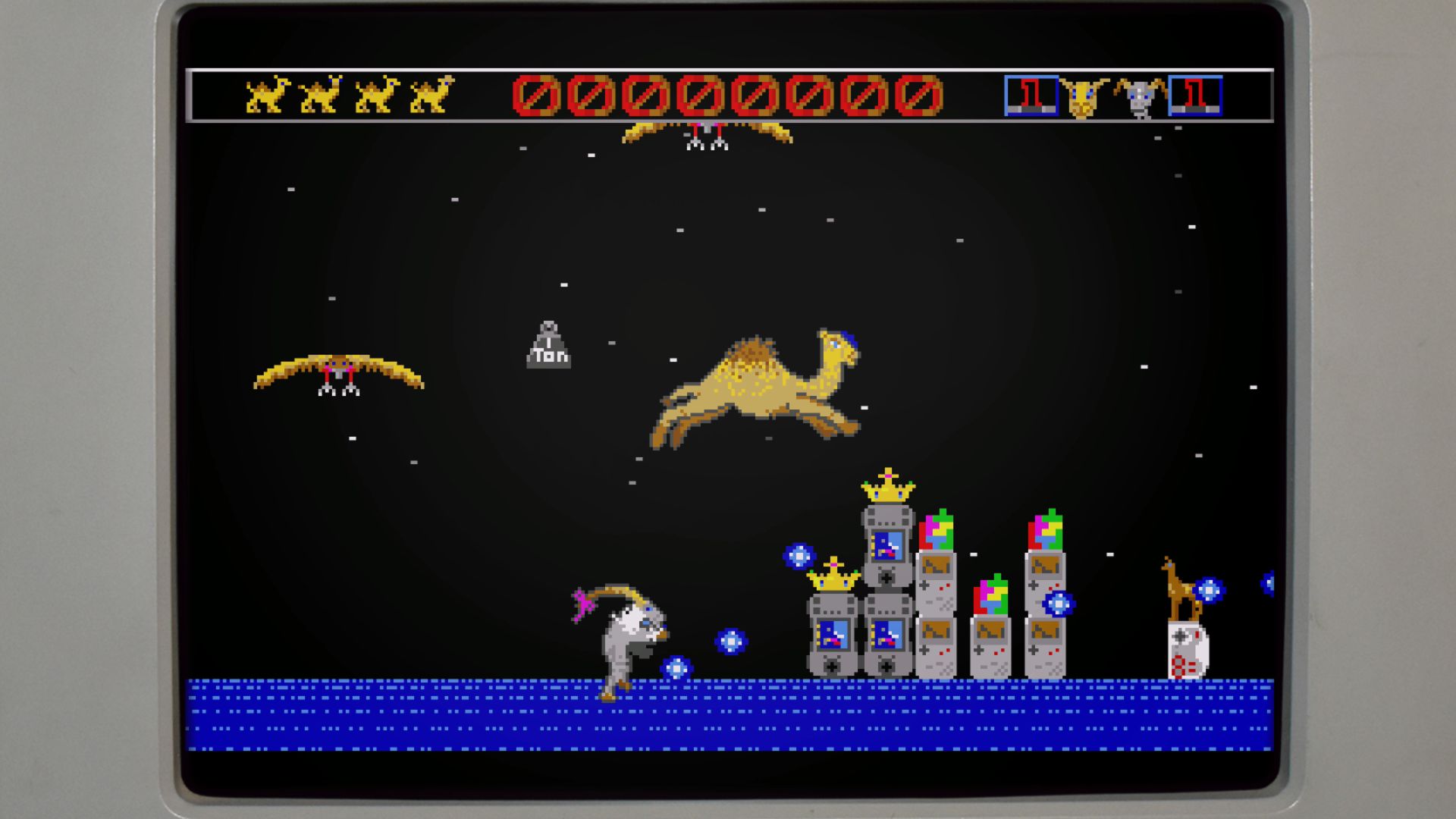This screenshot has width=1456, height=819.
Task: Select the left player 1 indicator
Action: (1030, 95)
